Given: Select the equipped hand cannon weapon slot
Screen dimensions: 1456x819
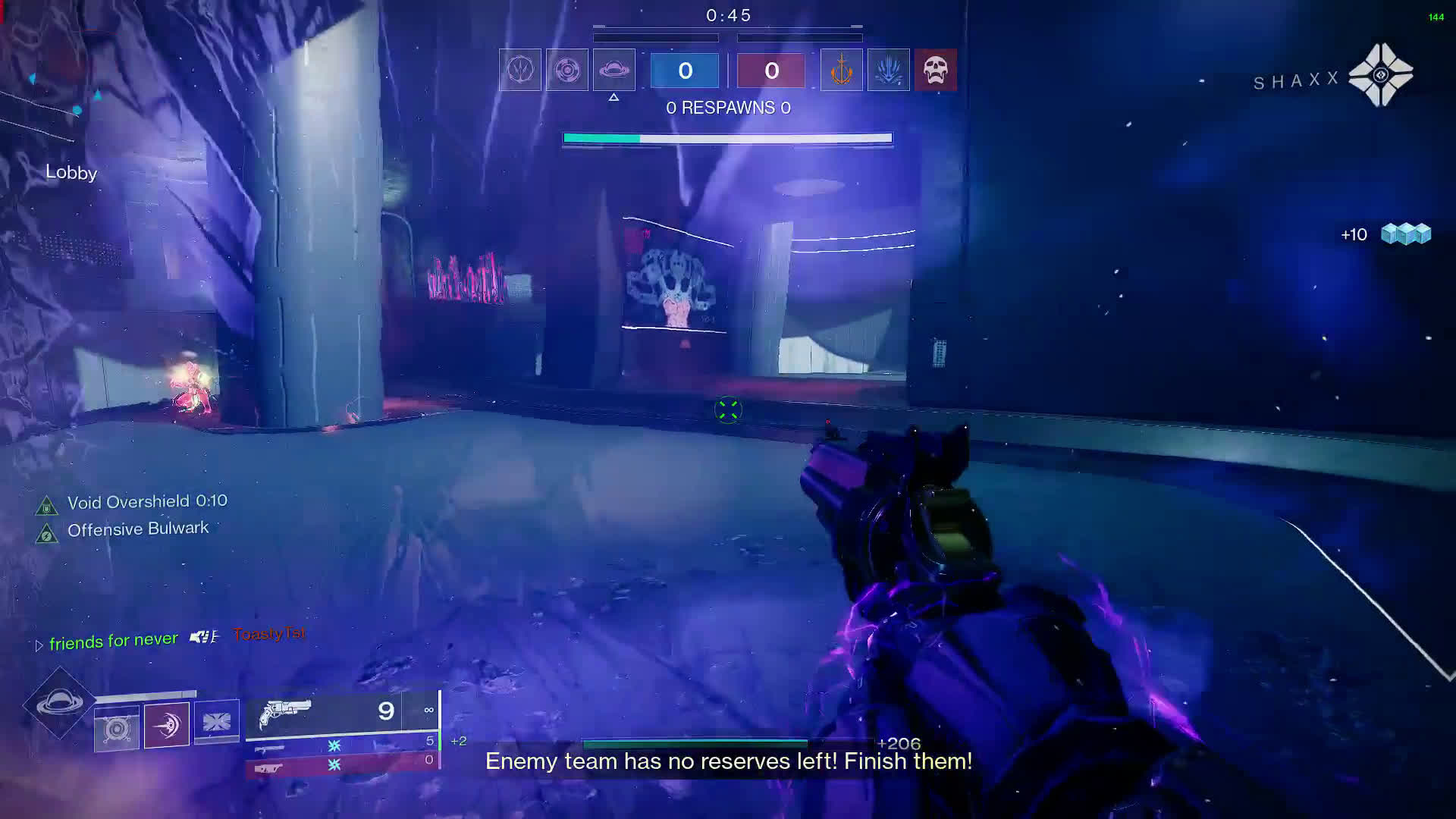Looking at the screenshot, I should (x=341, y=714).
